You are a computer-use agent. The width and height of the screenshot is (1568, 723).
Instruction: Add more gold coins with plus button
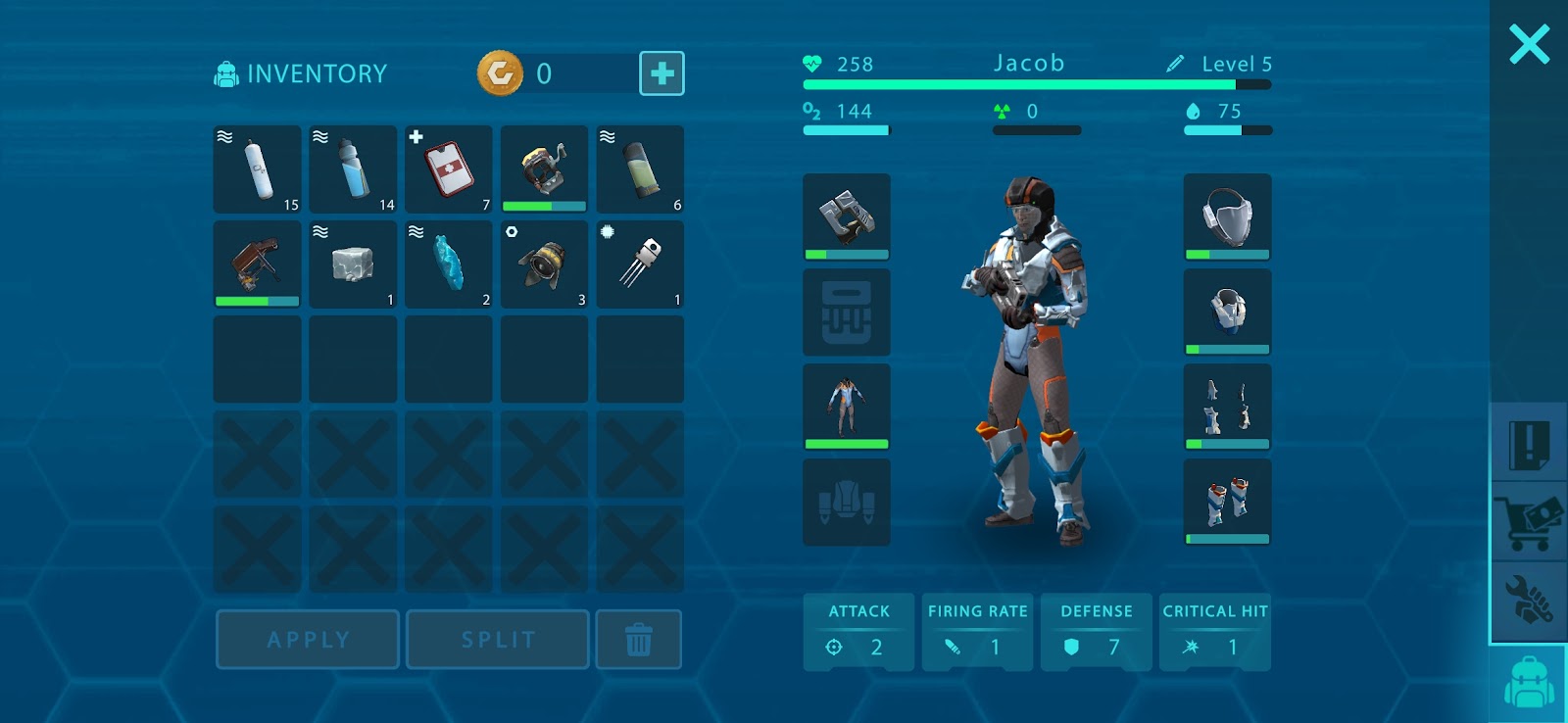661,73
